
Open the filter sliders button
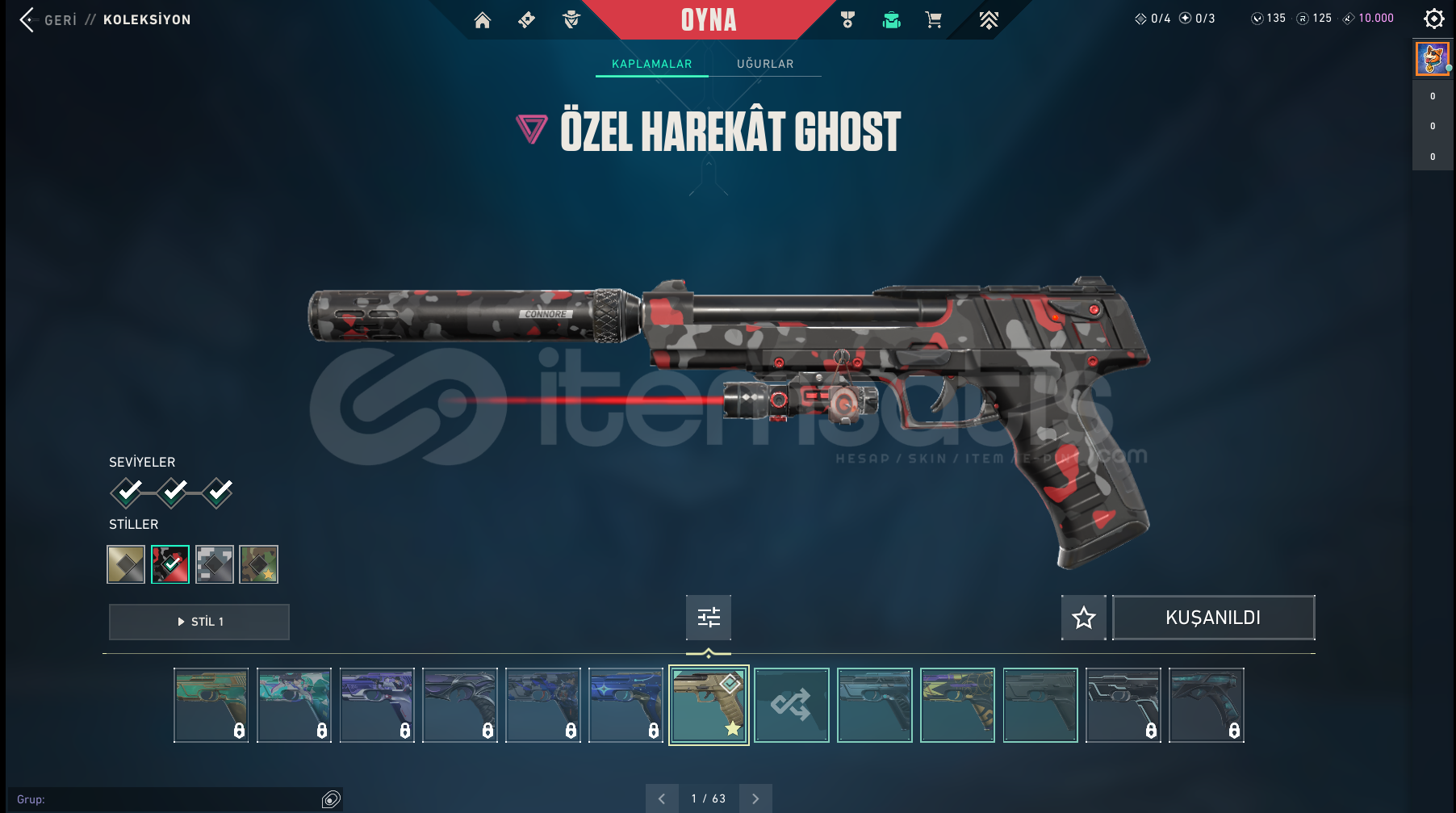point(709,618)
